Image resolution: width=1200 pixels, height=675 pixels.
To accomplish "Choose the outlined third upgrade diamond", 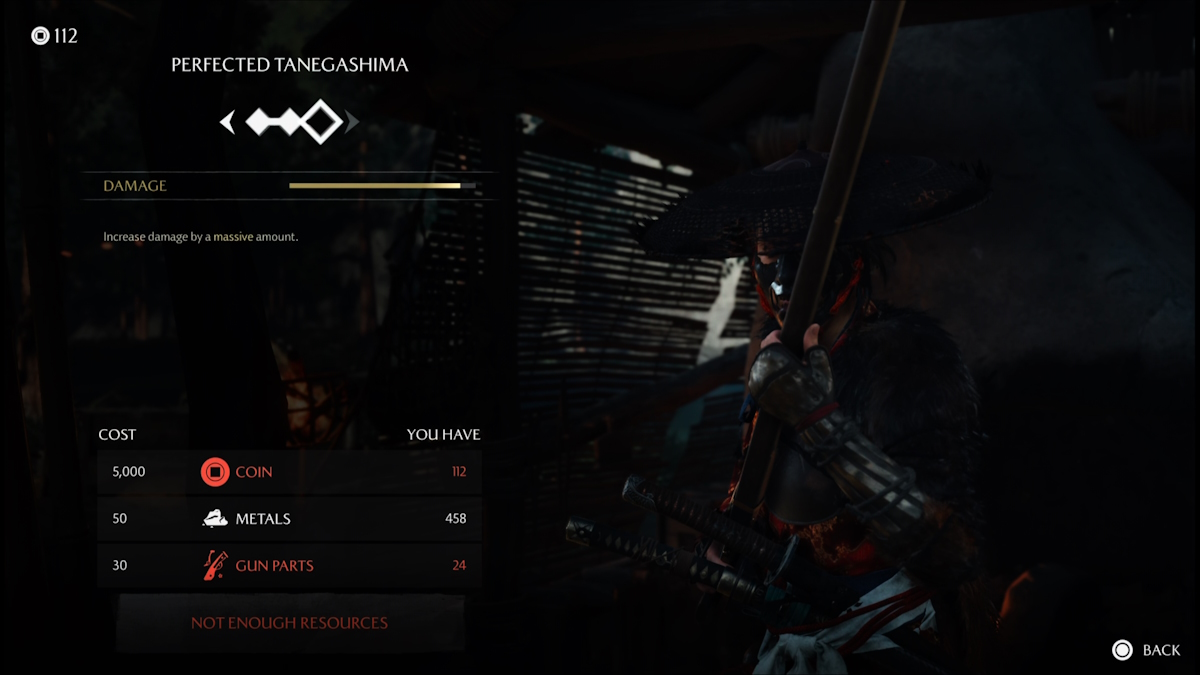I will [x=320, y=122].
